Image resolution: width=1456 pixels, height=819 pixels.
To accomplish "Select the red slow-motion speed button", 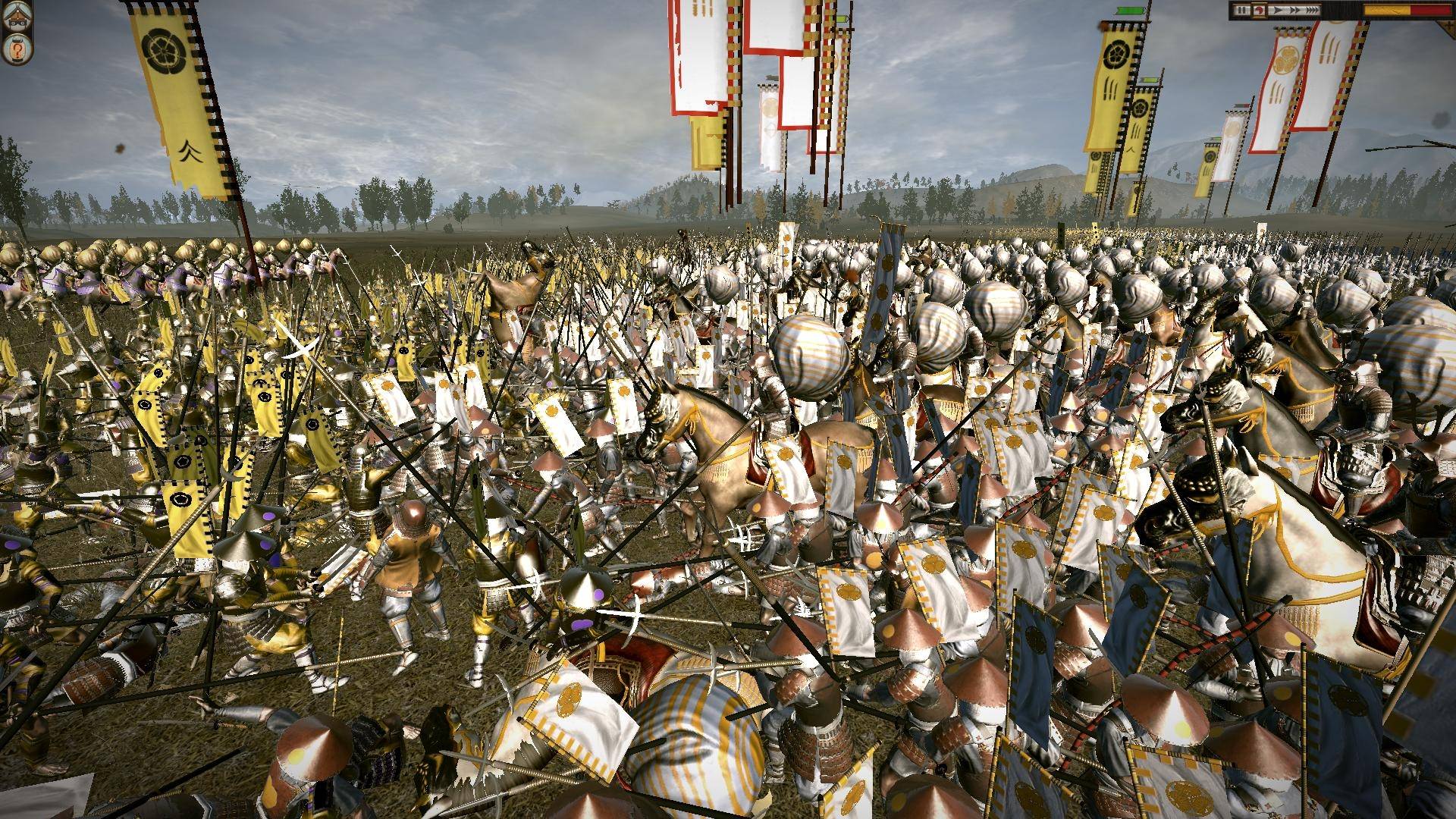I will [1259, 10].
